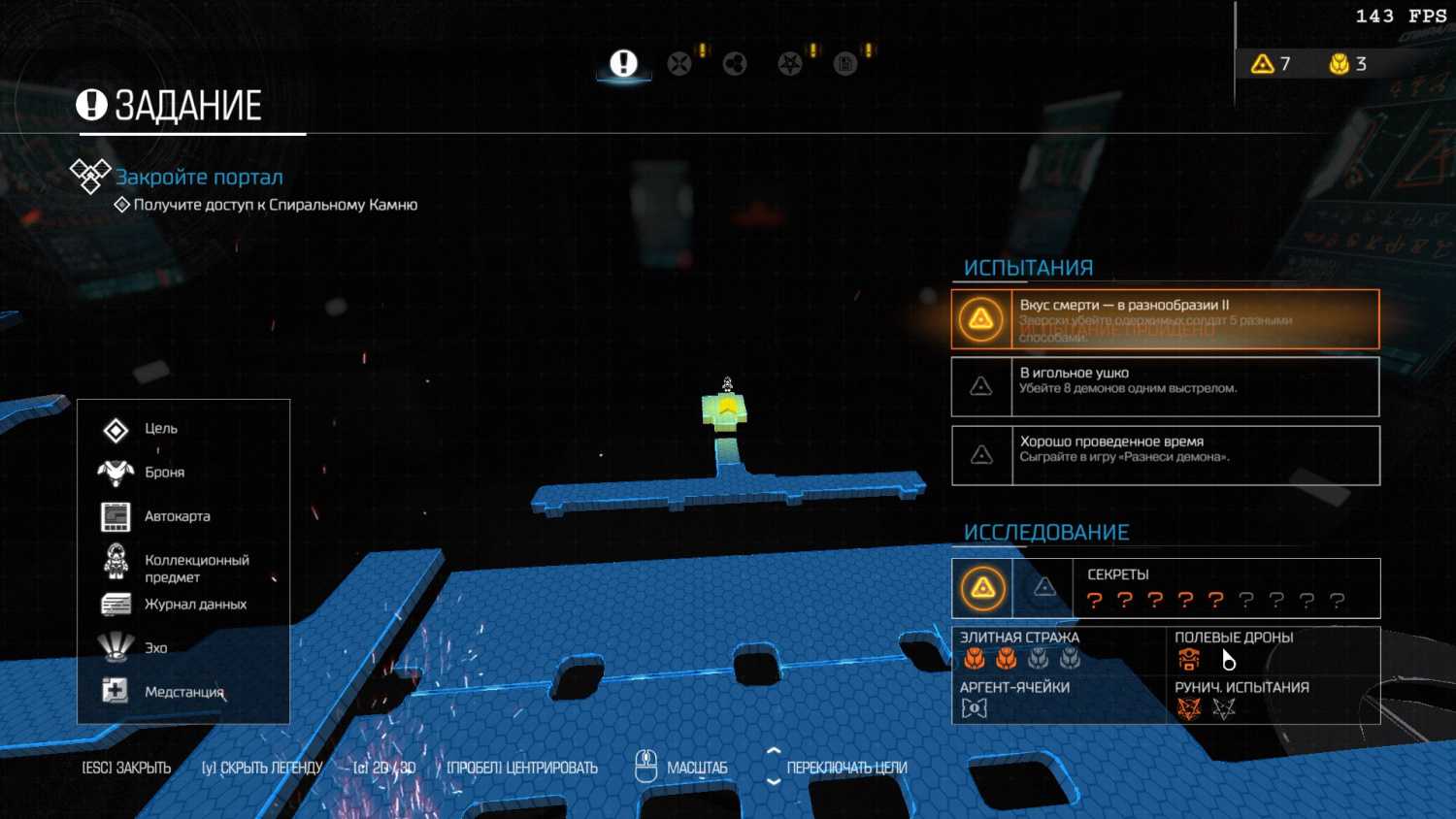Switch to the pentagram runes tab
1456x819 pixels.
coord(790,64)
